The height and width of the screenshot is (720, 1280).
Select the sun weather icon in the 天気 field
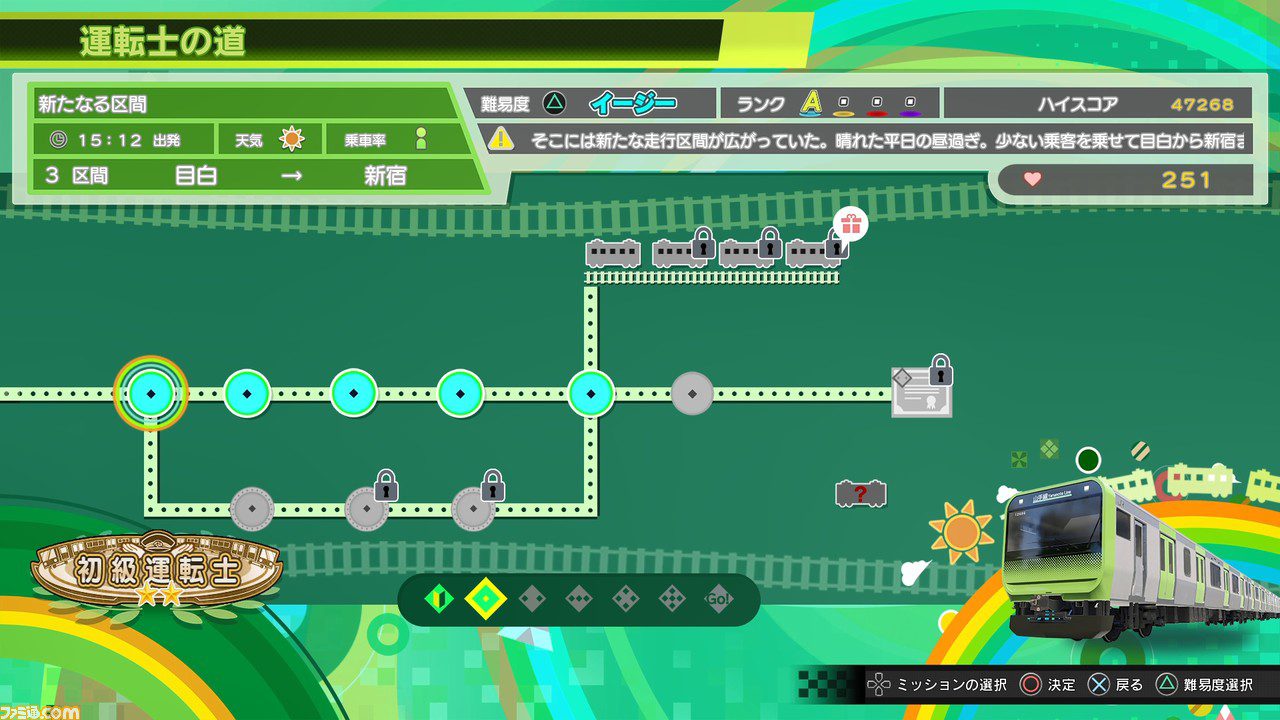click(291, 138)
